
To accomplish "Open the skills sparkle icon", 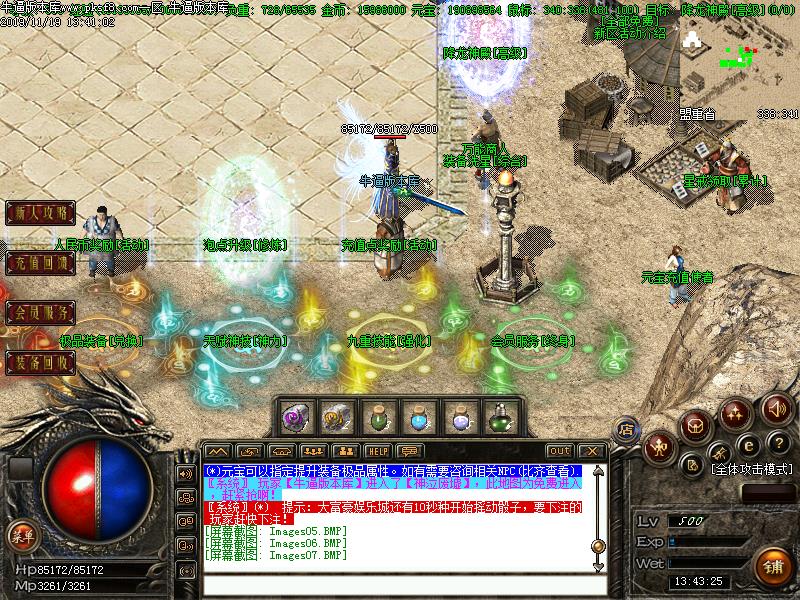I will [x=737, y=410].
